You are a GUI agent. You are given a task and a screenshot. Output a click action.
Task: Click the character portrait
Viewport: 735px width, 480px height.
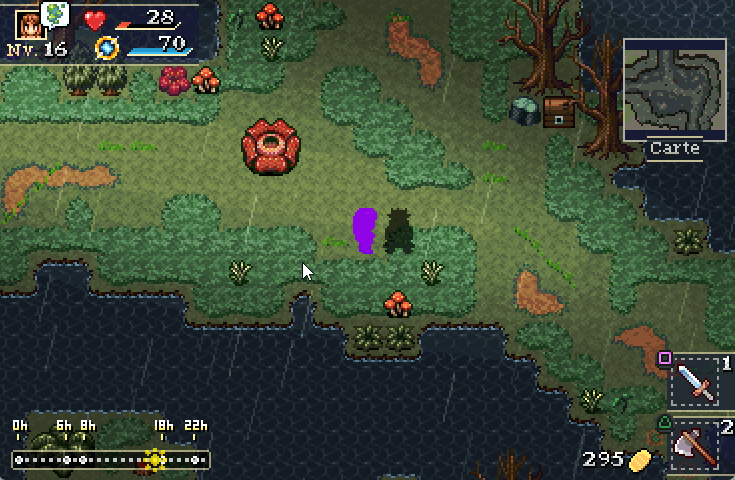click(28, 24)
